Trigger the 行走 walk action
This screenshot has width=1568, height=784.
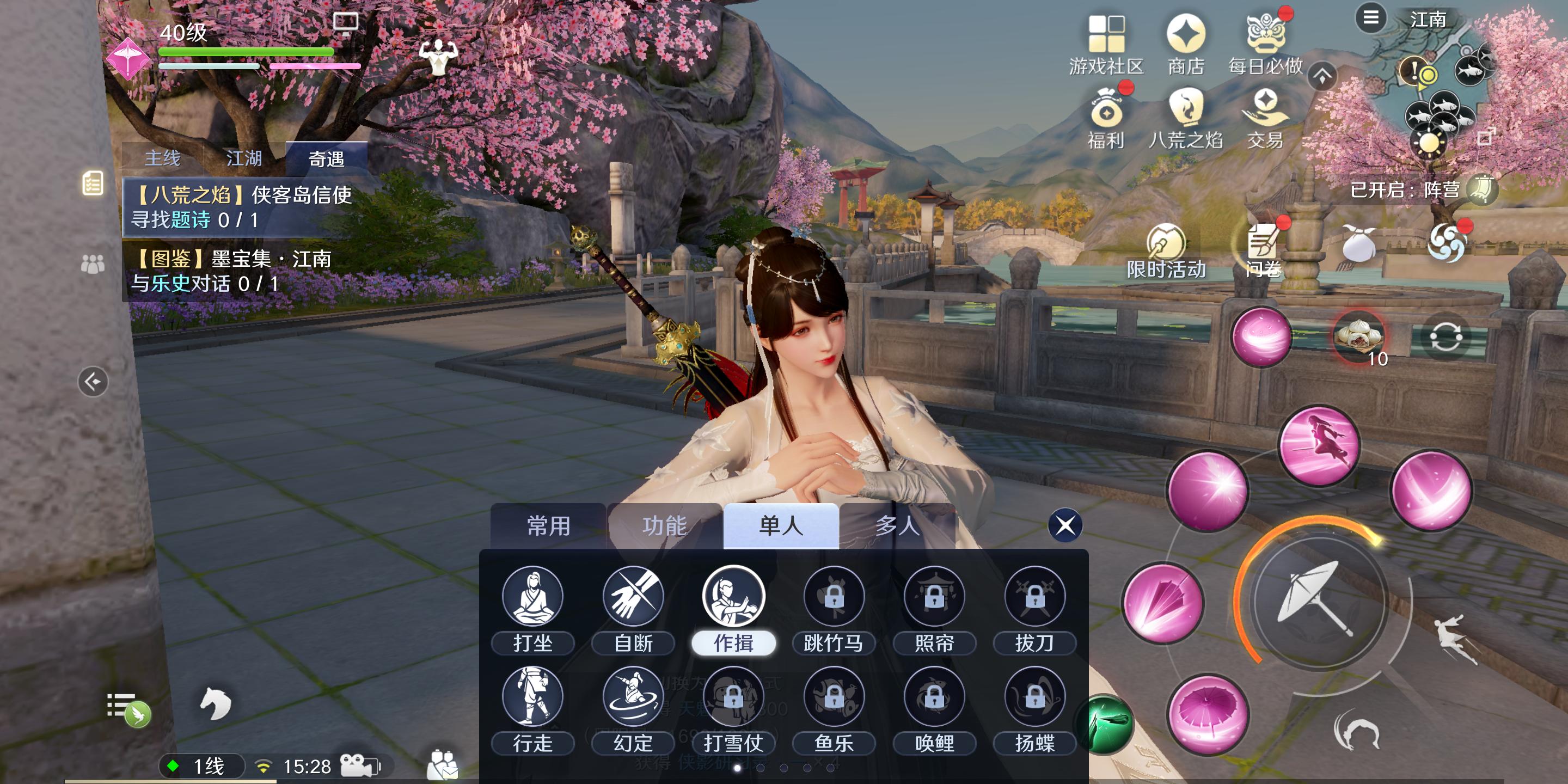coord(532,697)
